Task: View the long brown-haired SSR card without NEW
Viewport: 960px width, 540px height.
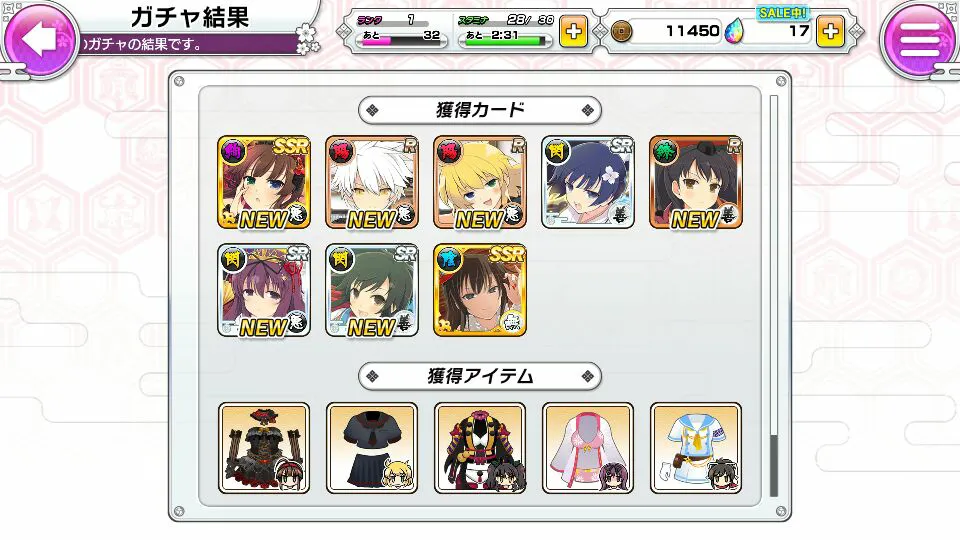Action: pos(480,290)
